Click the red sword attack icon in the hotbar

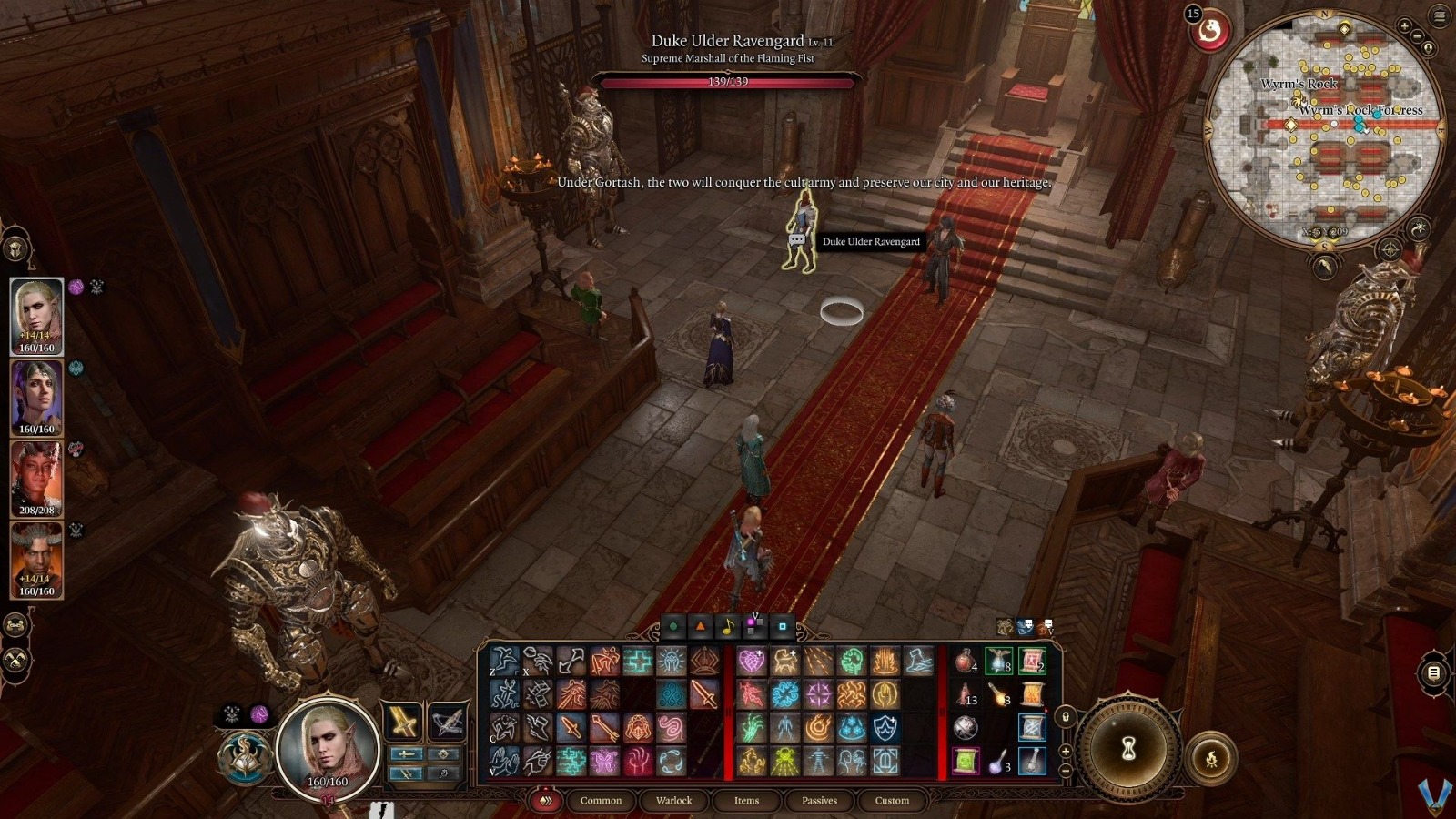pos(704,694)
